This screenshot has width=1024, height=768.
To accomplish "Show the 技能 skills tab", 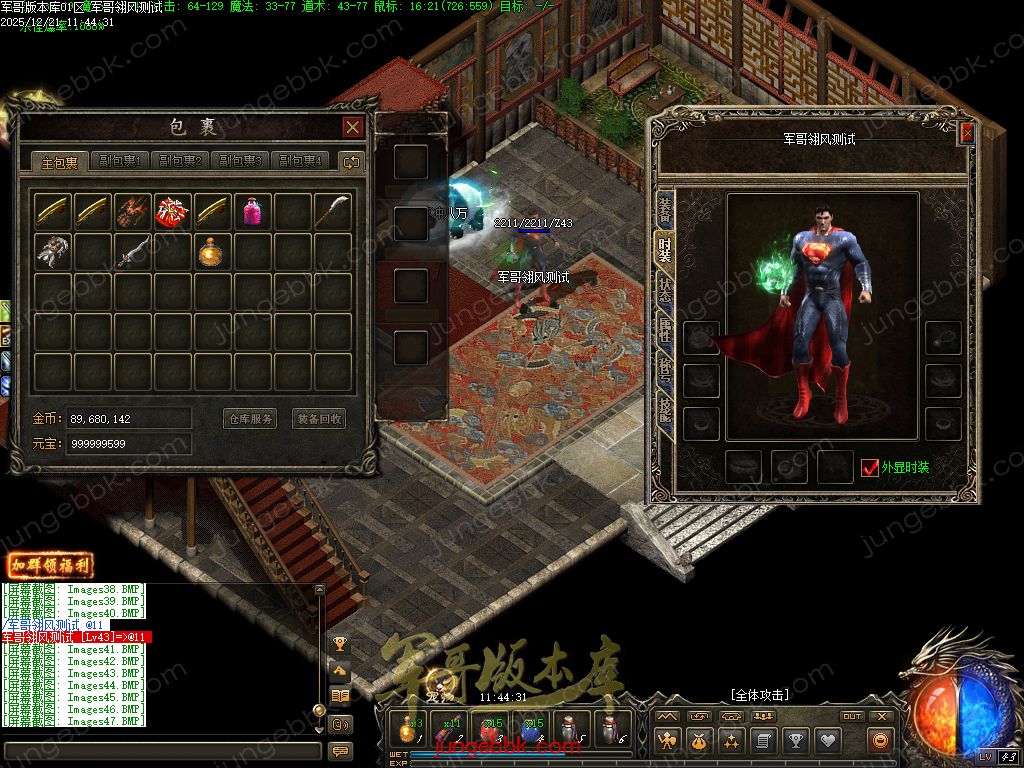I will [664, 408].
